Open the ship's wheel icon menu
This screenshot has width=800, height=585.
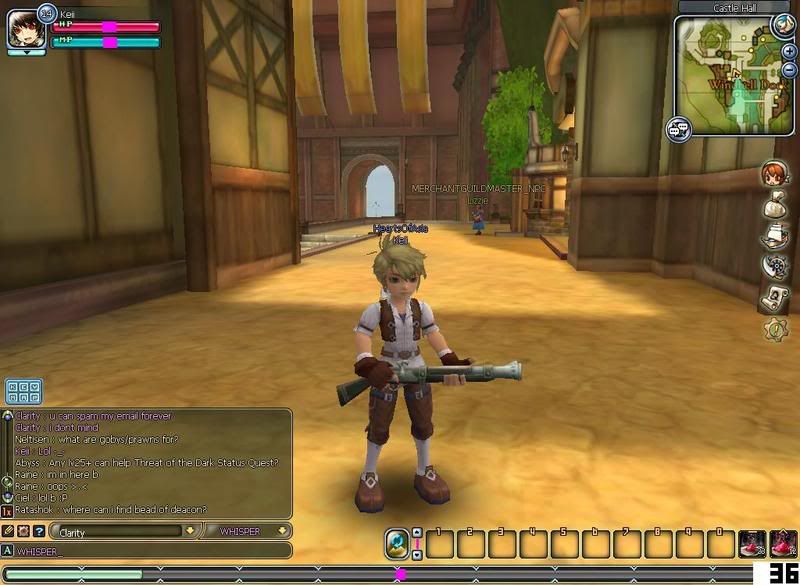click(775, 267)
